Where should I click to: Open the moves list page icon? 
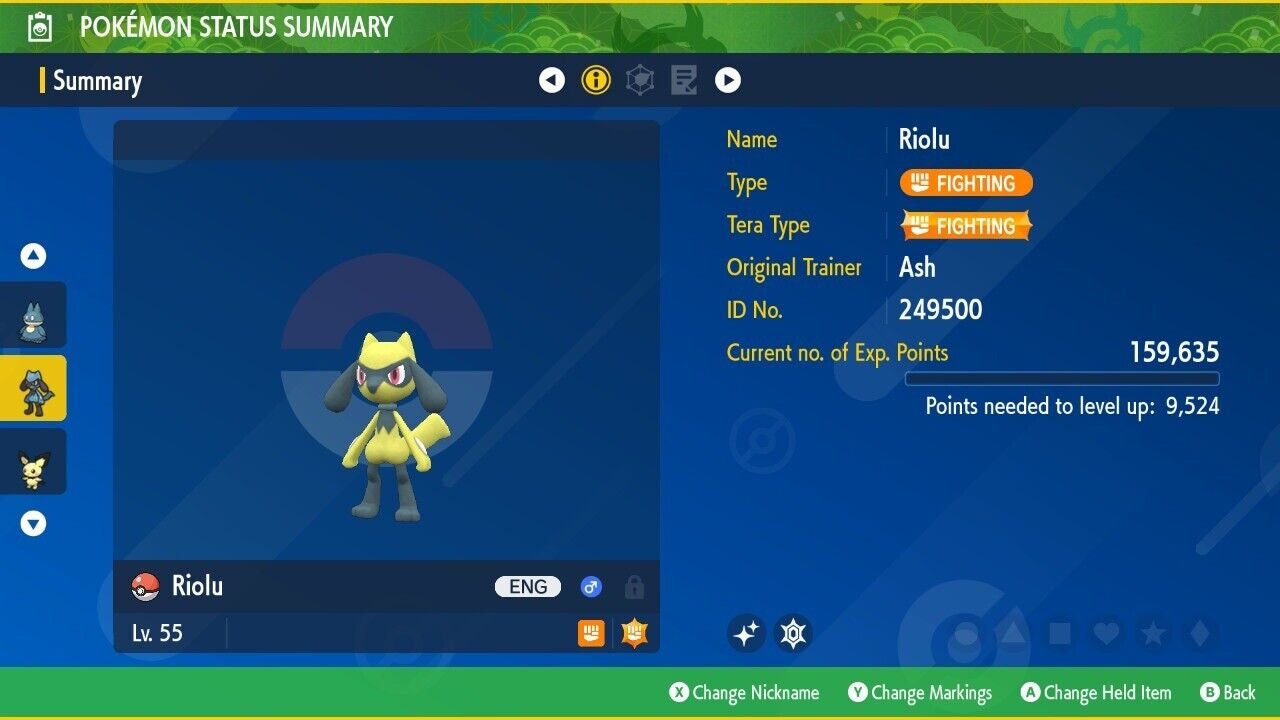coord(684,79)
